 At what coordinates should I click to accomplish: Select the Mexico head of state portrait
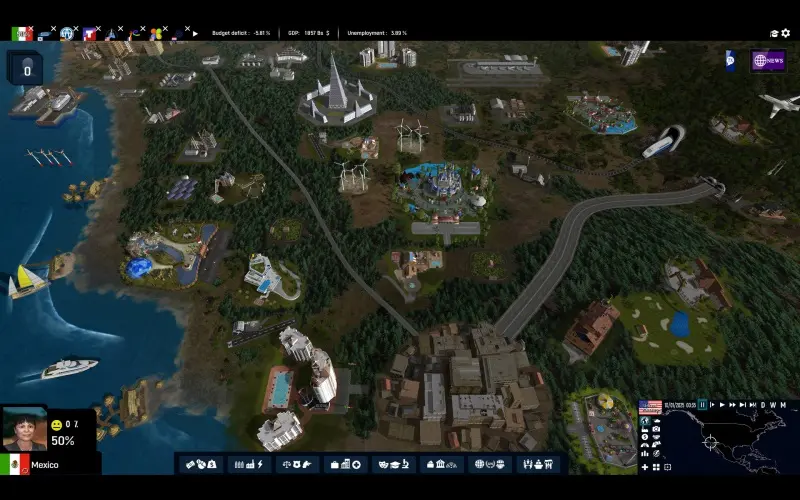24,430
